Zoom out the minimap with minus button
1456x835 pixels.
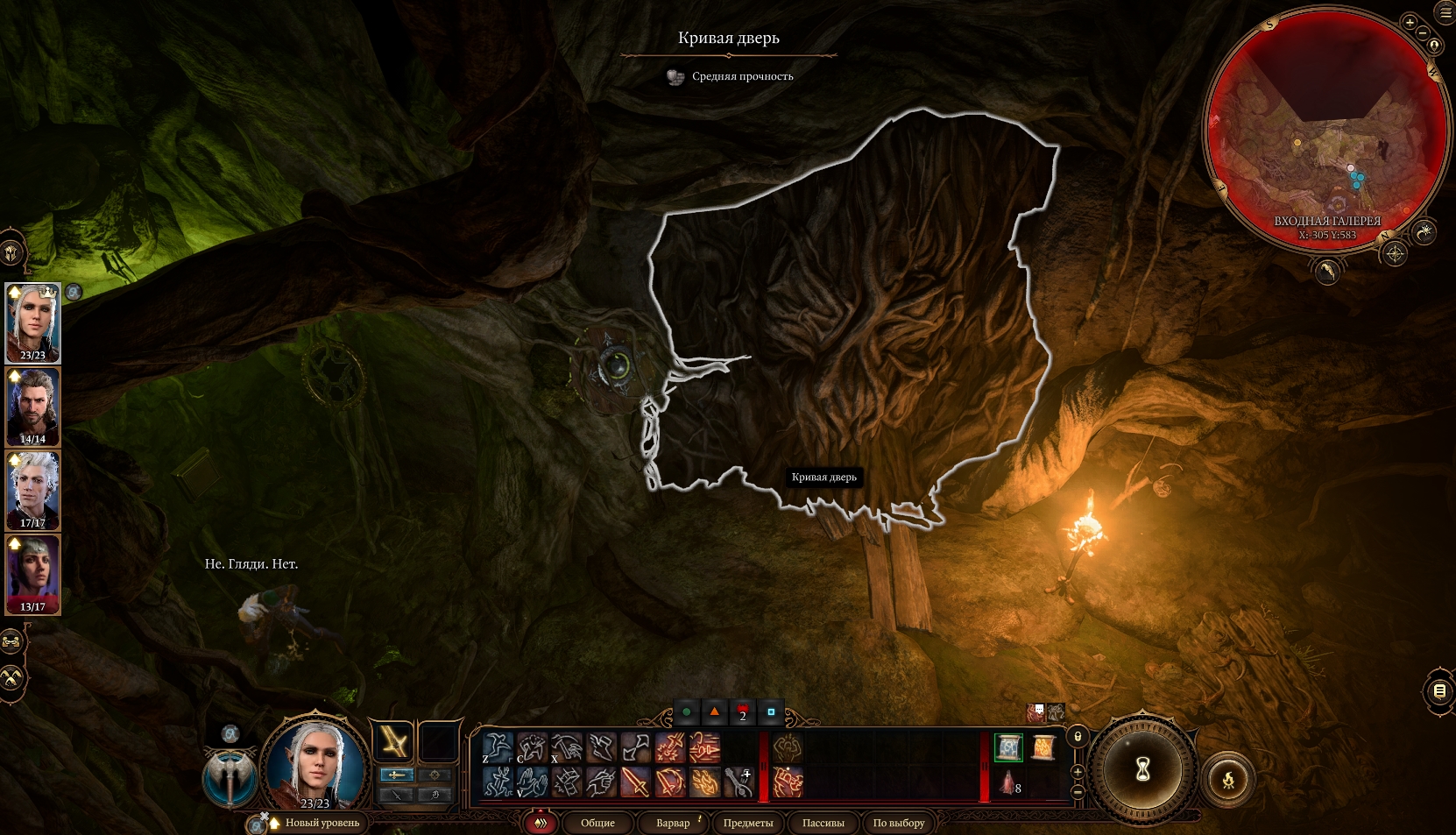tap(1423, 34)
